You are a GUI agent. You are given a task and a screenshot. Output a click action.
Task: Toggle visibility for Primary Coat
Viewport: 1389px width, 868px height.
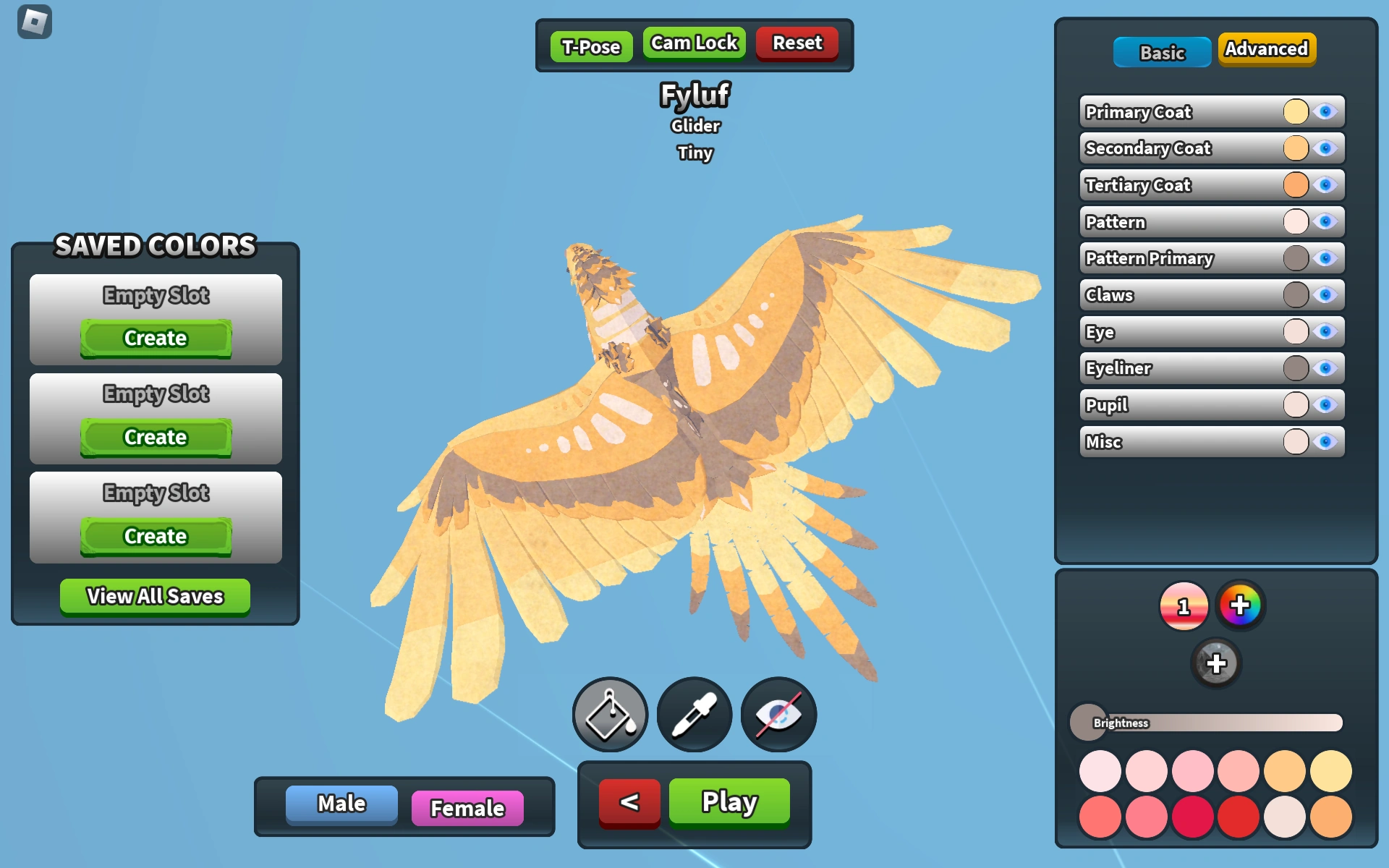1326,111
